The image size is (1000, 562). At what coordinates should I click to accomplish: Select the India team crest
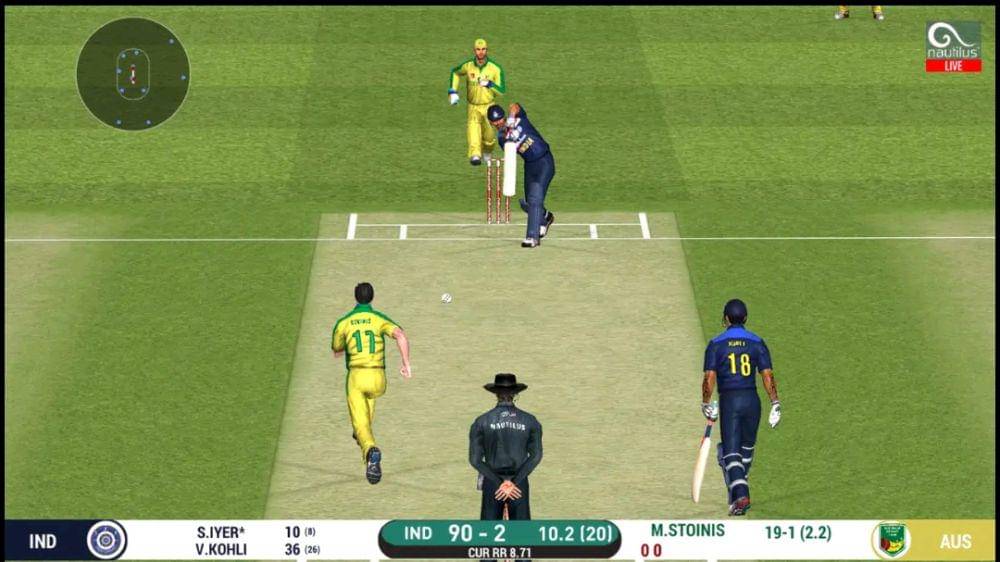(106, 540)
